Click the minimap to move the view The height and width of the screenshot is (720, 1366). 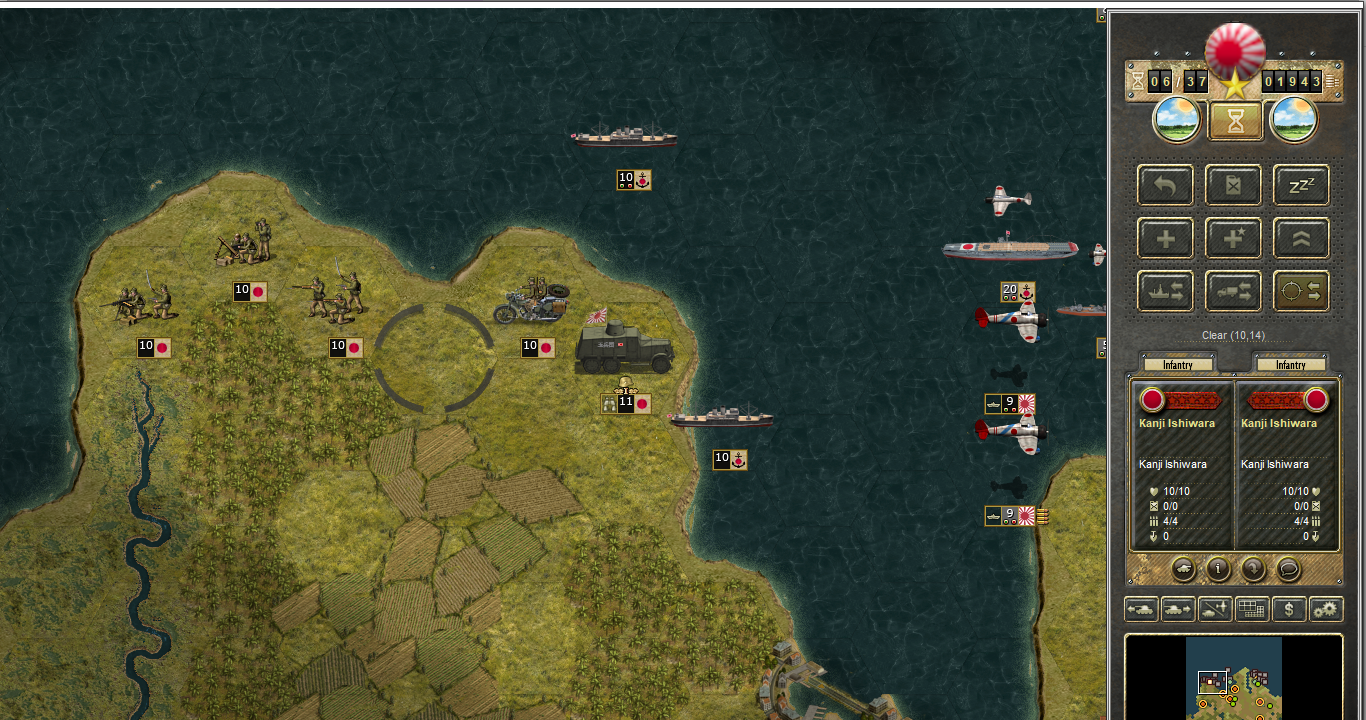1234,678
